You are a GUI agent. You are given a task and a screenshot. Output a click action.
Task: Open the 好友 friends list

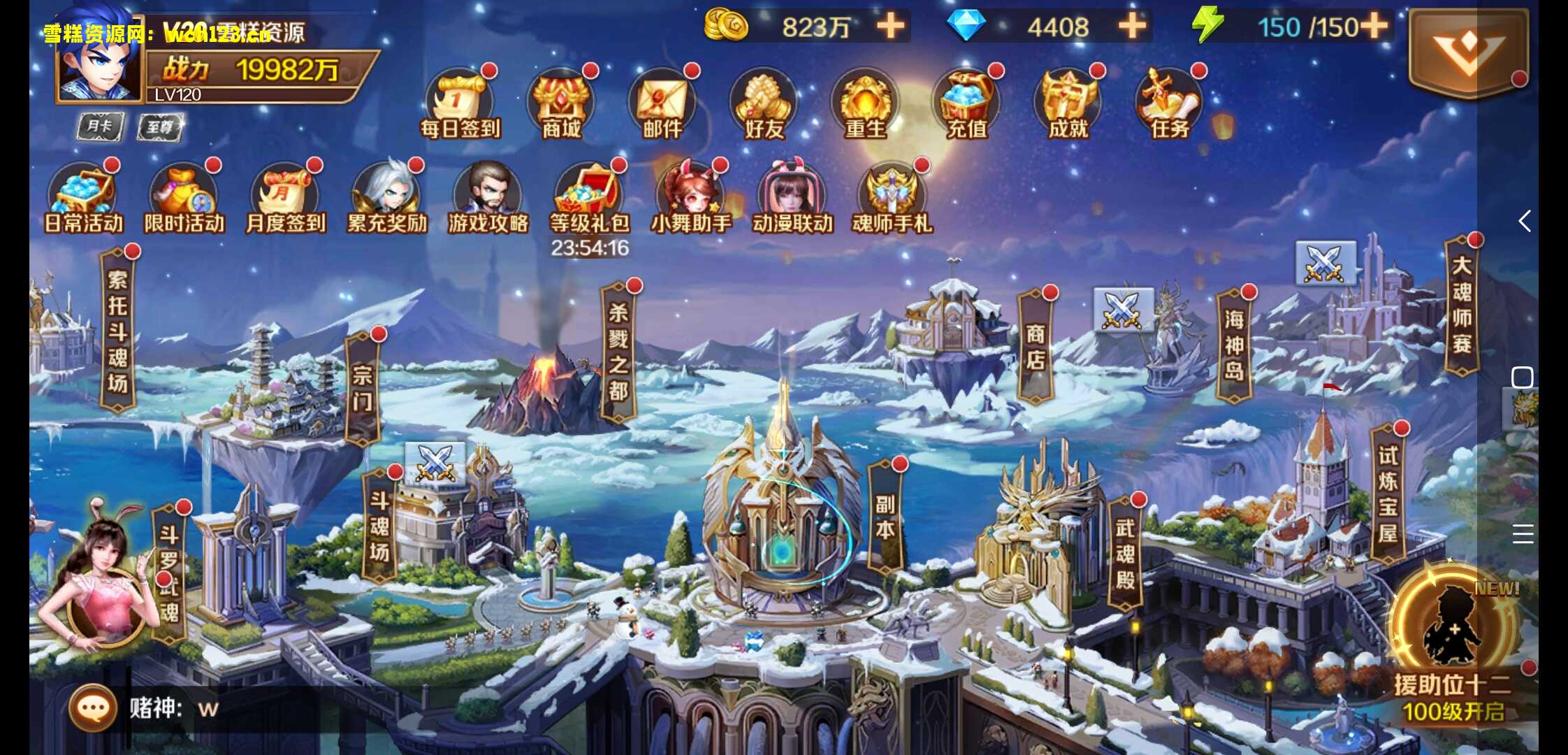tap(764, 105)
